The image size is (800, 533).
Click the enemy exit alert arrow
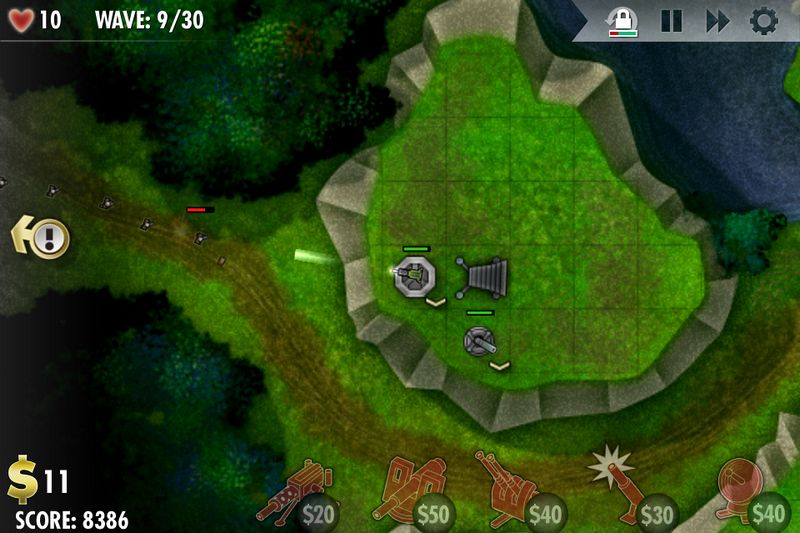click(42, 237)
